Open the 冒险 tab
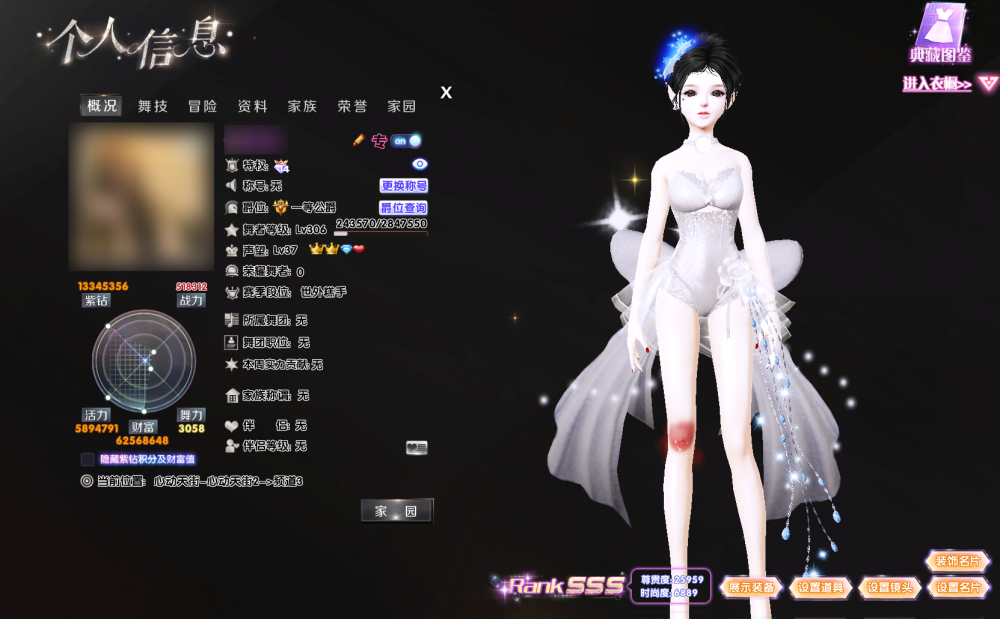Image resolution: width=1000 pixels, height=619 pixels. [x=202, y=106]
